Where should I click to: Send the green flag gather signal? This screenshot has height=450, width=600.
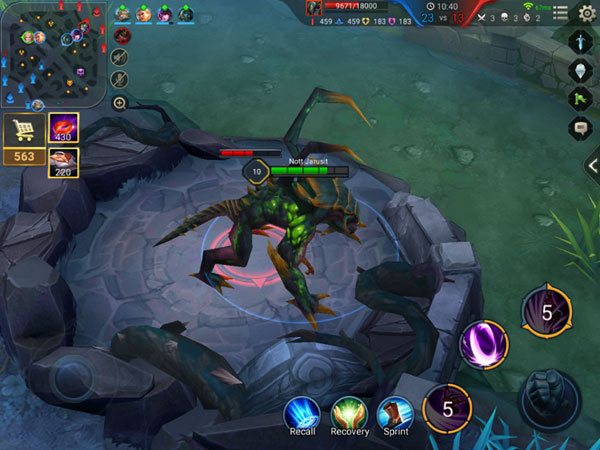tap(584, 99)
